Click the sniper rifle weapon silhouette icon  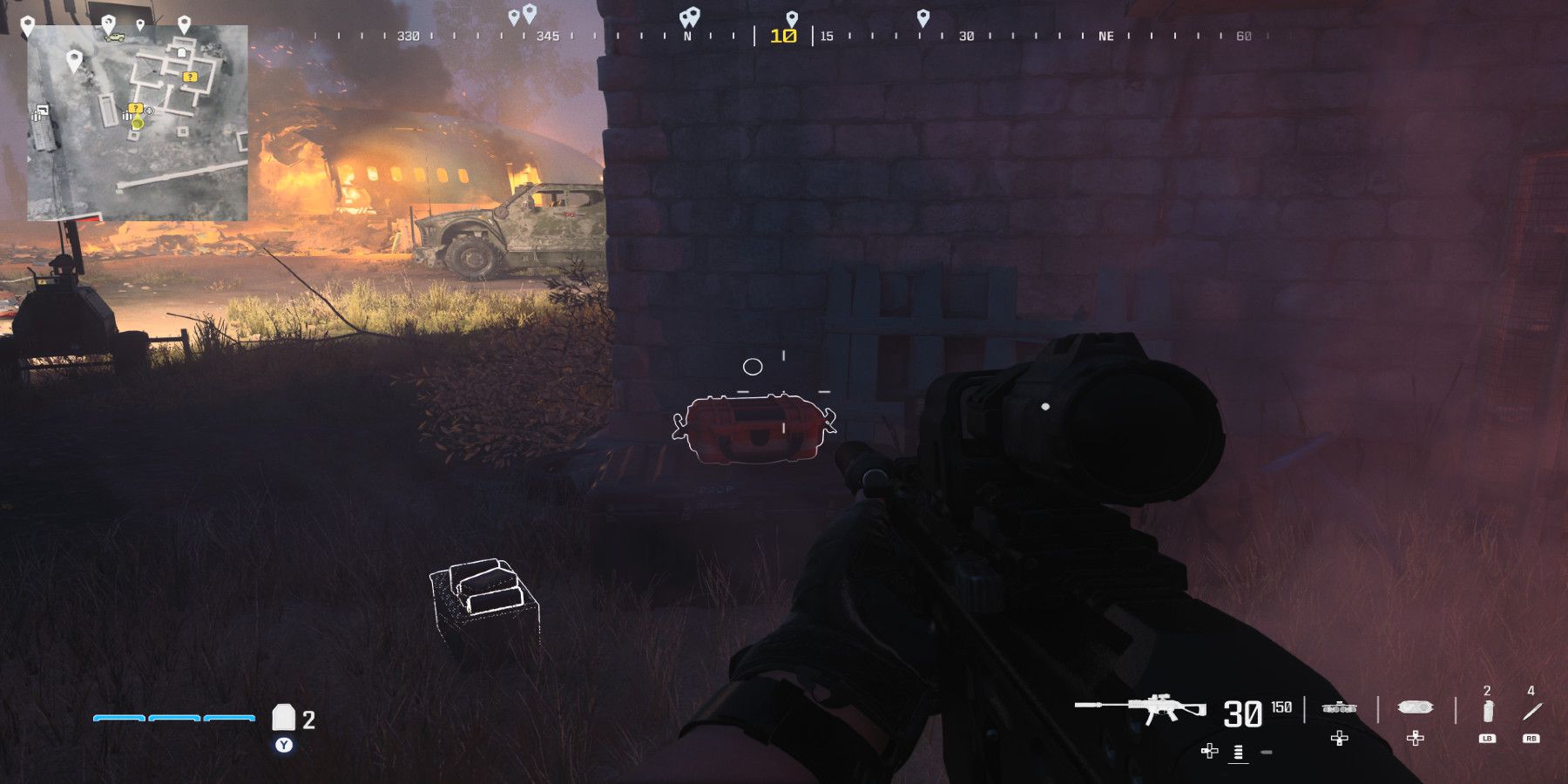[1150, 707]
